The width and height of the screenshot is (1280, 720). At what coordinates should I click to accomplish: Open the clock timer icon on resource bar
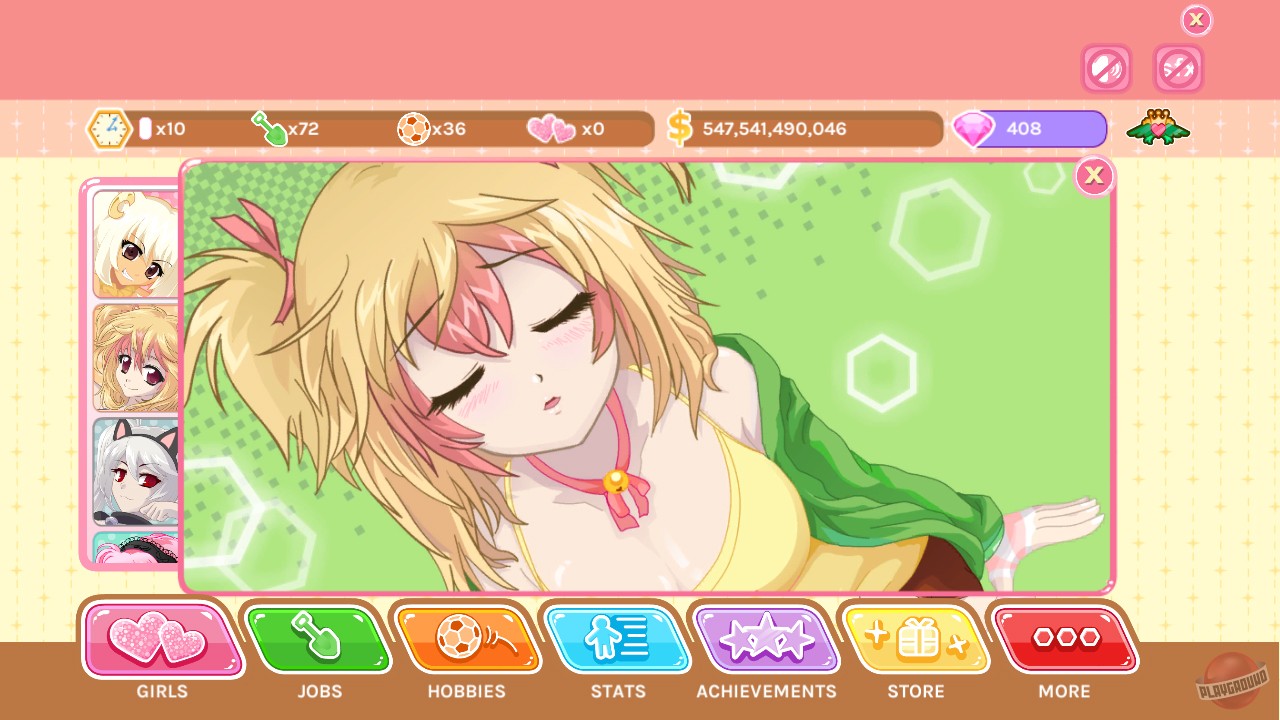pos(108,127)
